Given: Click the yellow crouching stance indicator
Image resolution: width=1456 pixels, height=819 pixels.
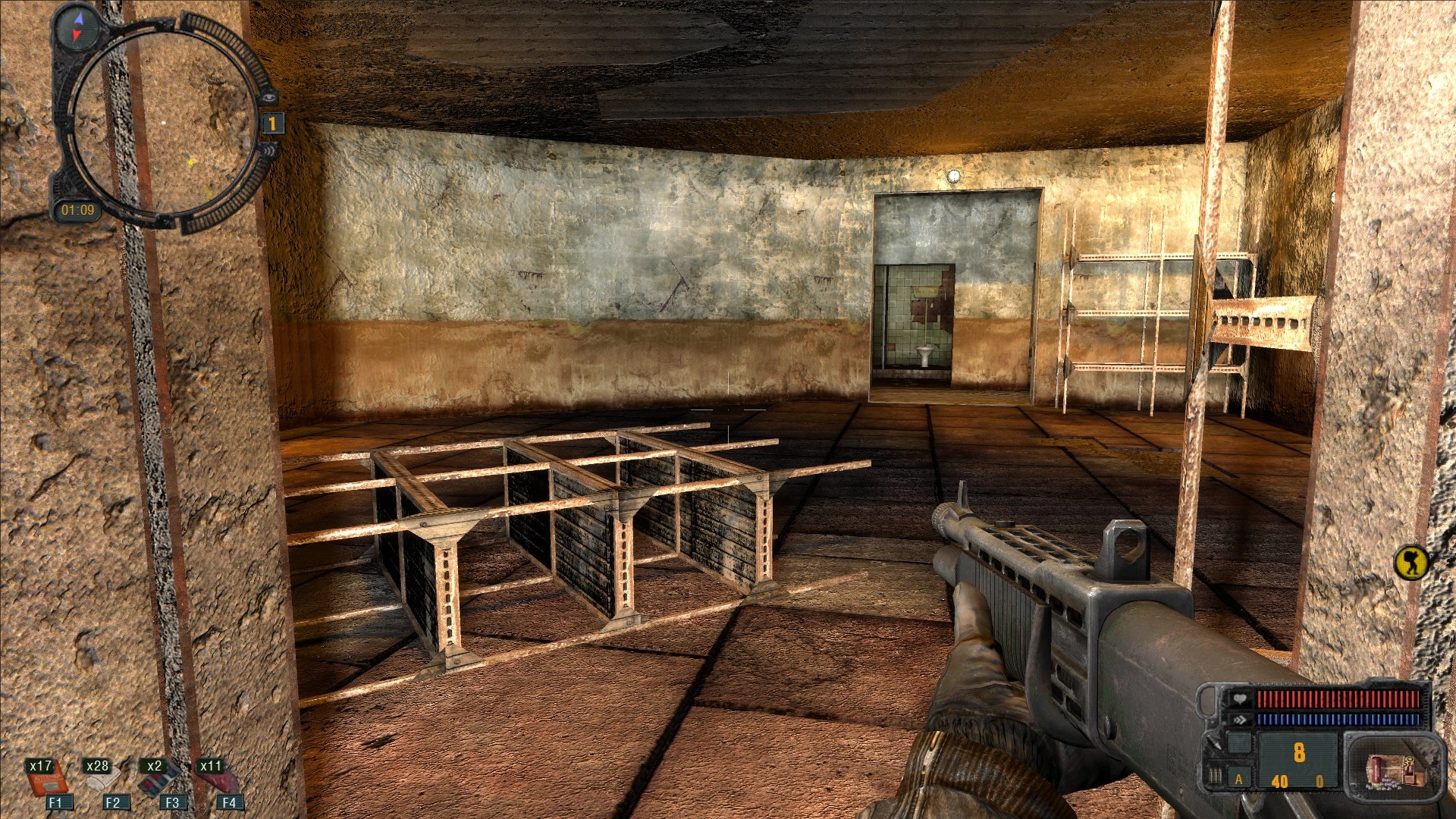Looking at the screenshot, I should (1411, 563).
